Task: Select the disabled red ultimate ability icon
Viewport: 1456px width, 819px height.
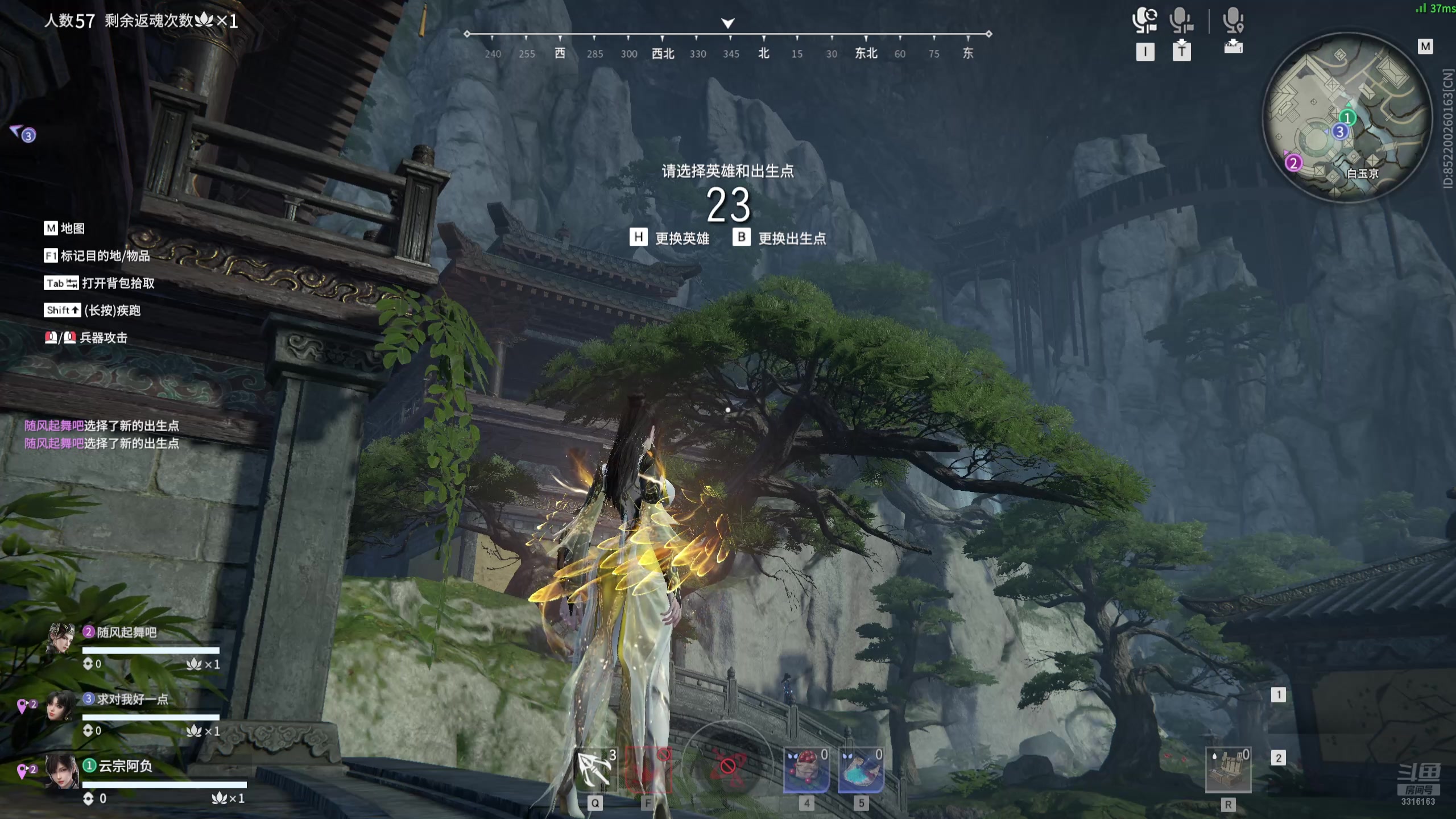Action: coord(727,766)
